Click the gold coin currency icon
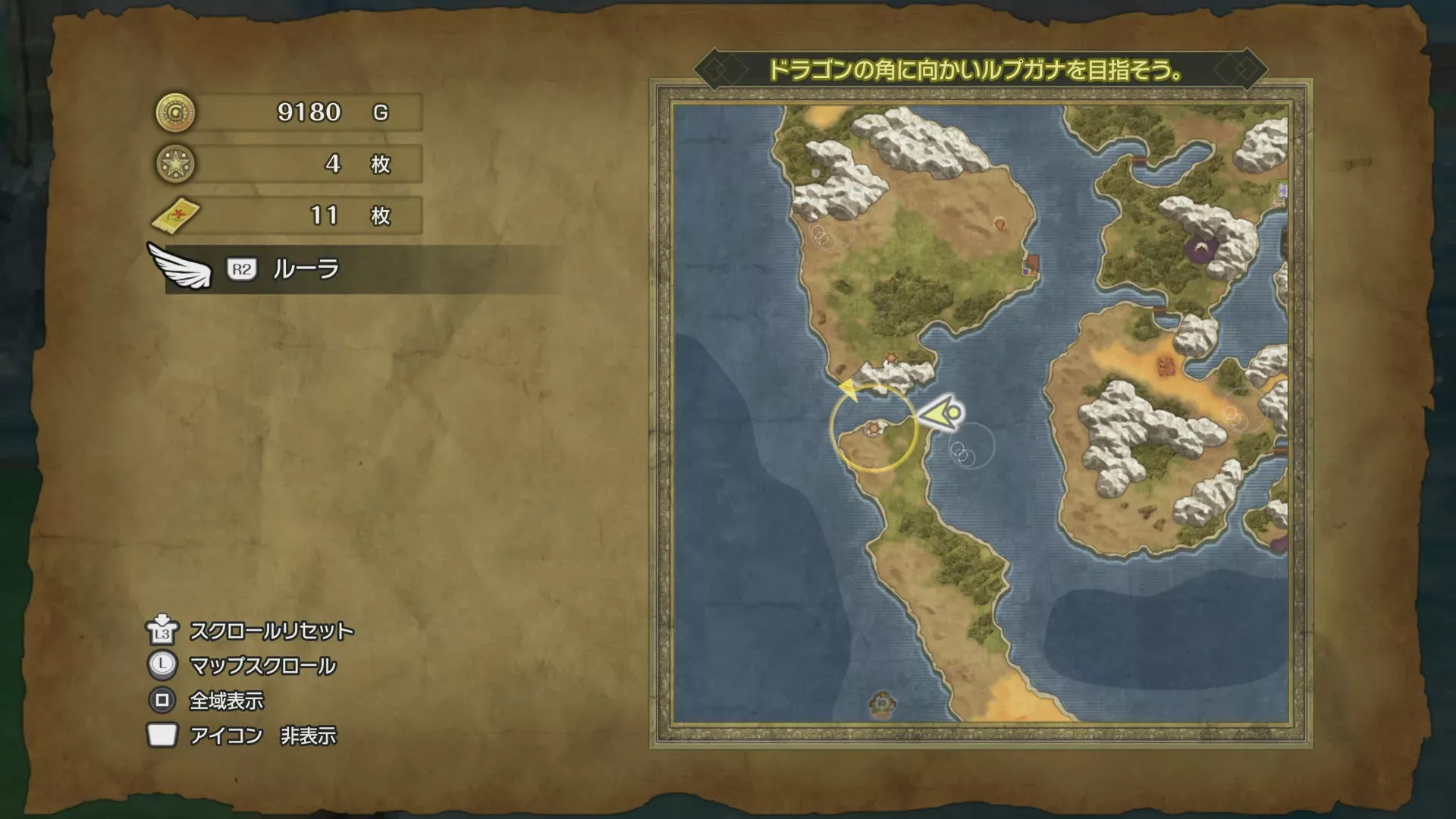 176,112
